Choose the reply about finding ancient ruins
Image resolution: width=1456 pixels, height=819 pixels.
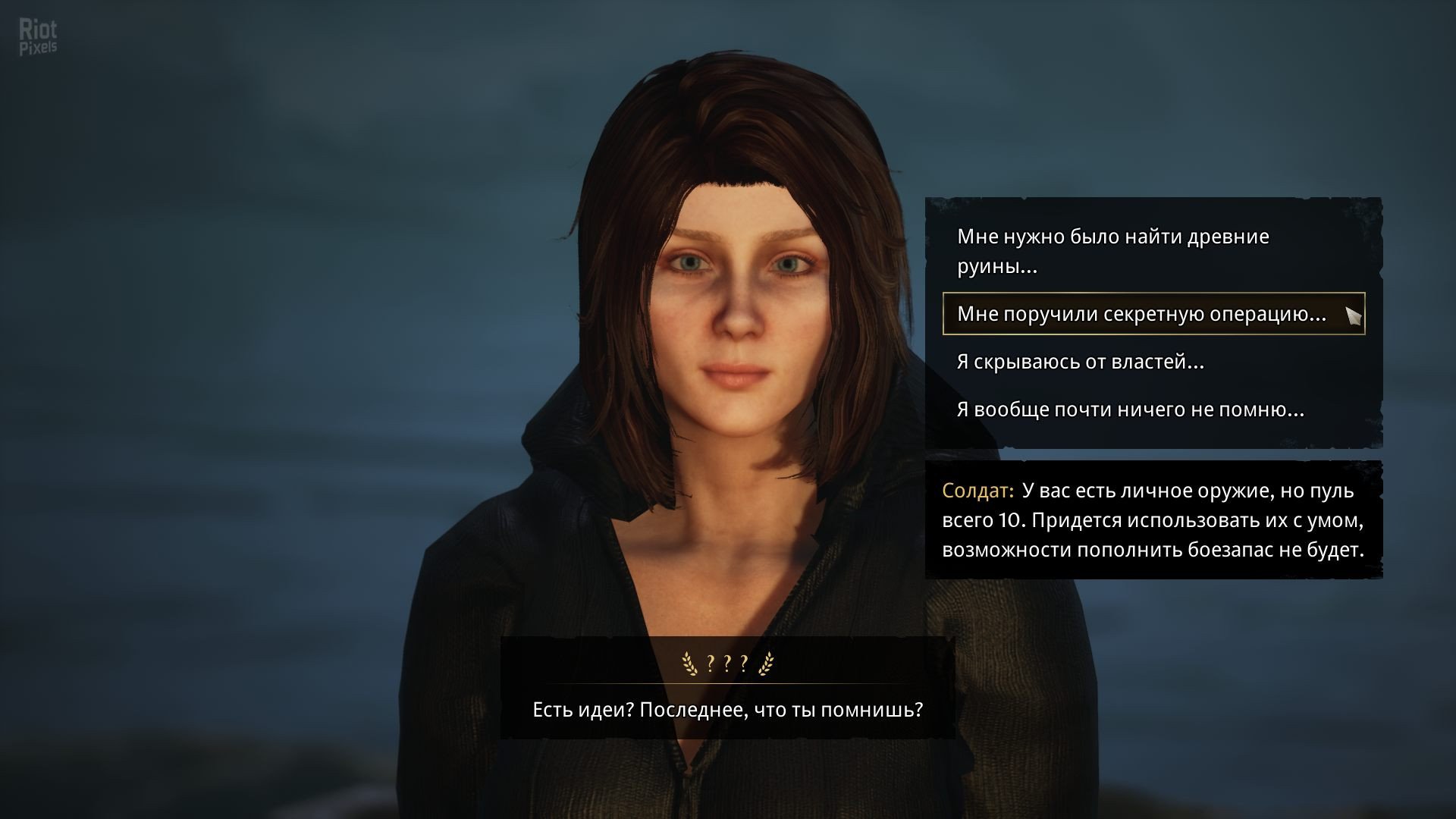(1112, 251)
